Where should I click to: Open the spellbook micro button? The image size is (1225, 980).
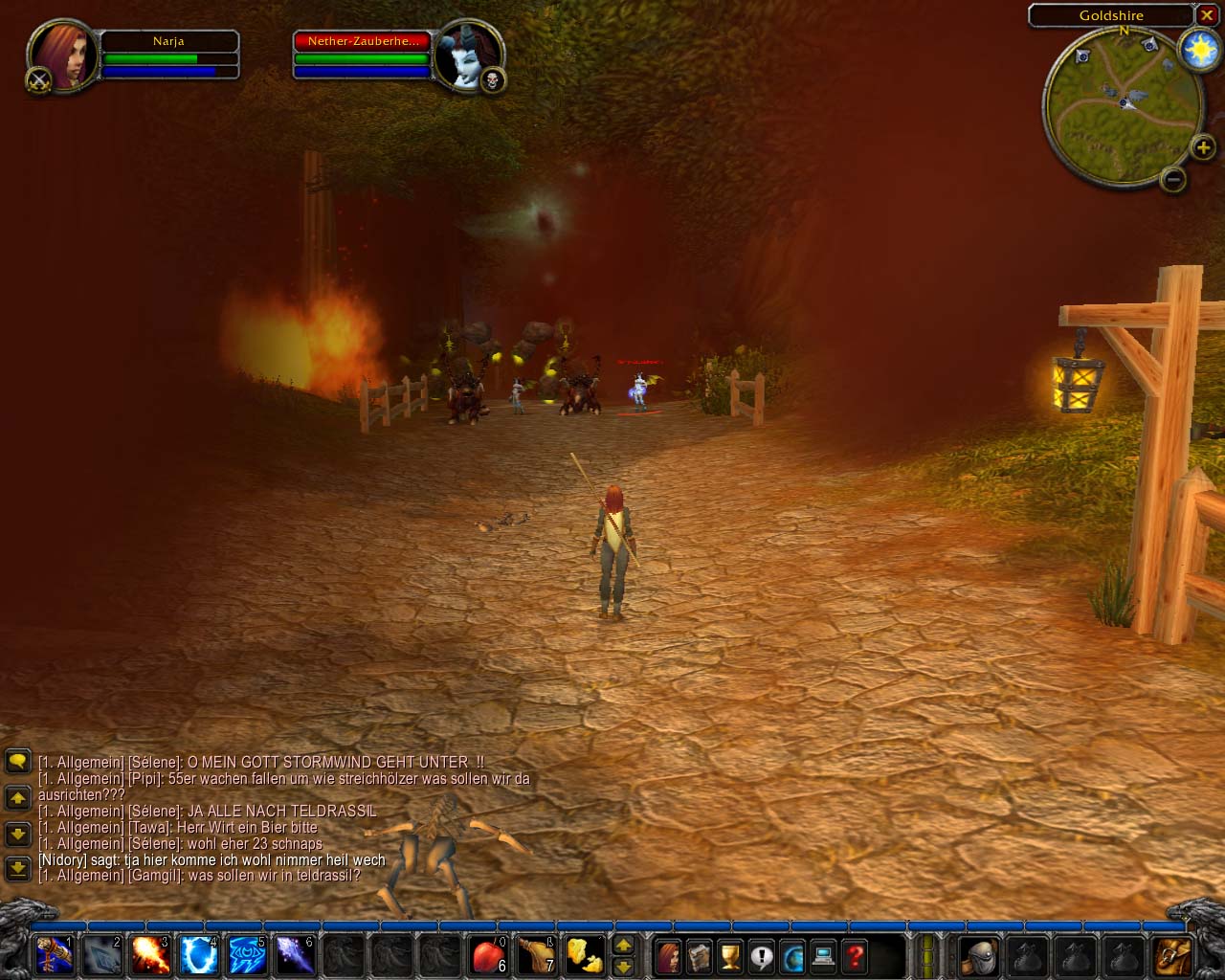pyautogui.click(x=700, y=956)
